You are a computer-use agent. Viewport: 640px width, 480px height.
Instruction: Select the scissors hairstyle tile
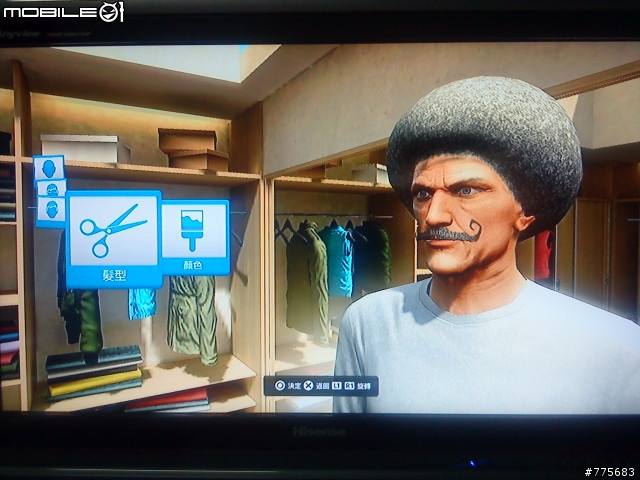tap(113, 237)
